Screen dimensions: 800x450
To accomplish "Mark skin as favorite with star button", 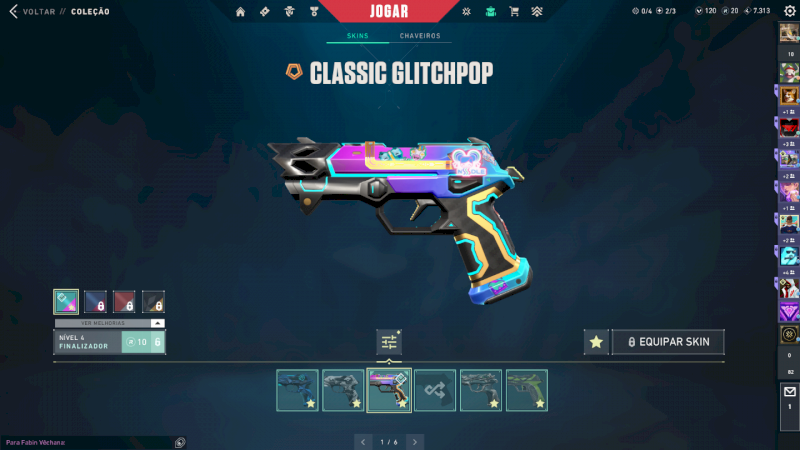I will tap(596, 342).
